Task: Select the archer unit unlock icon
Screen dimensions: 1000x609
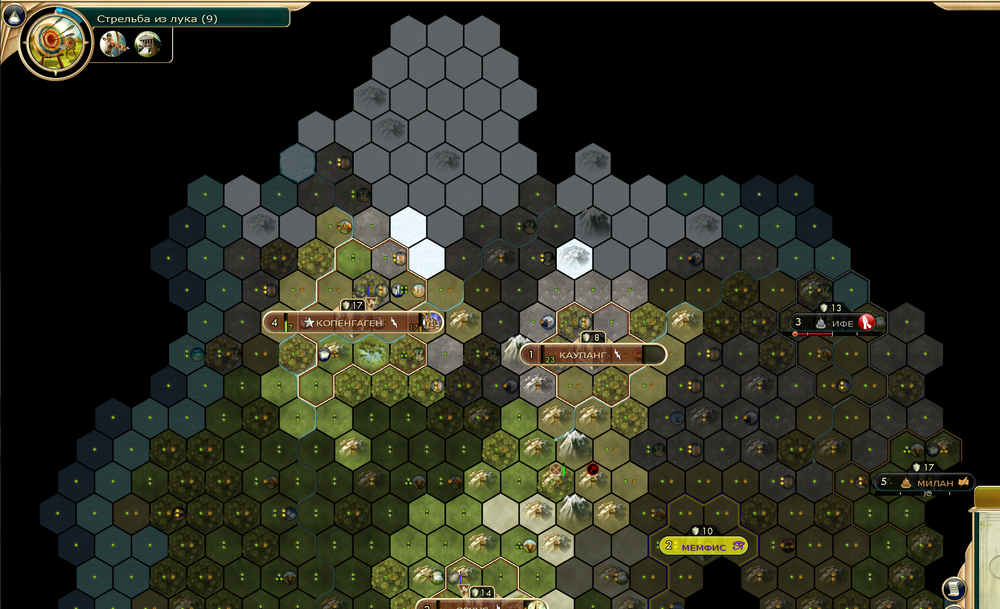Action: click(x=114, y=43)
